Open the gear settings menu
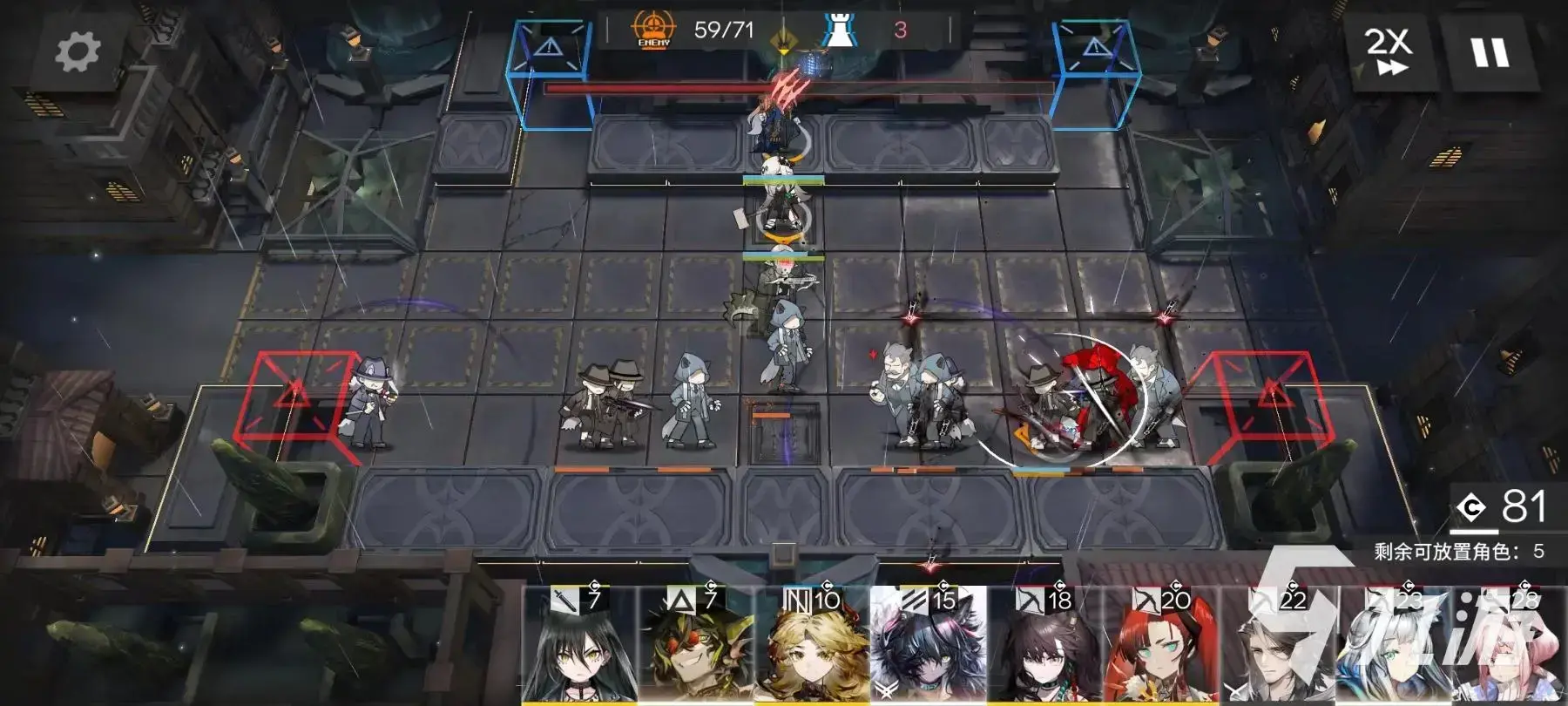 click(78, 51)
